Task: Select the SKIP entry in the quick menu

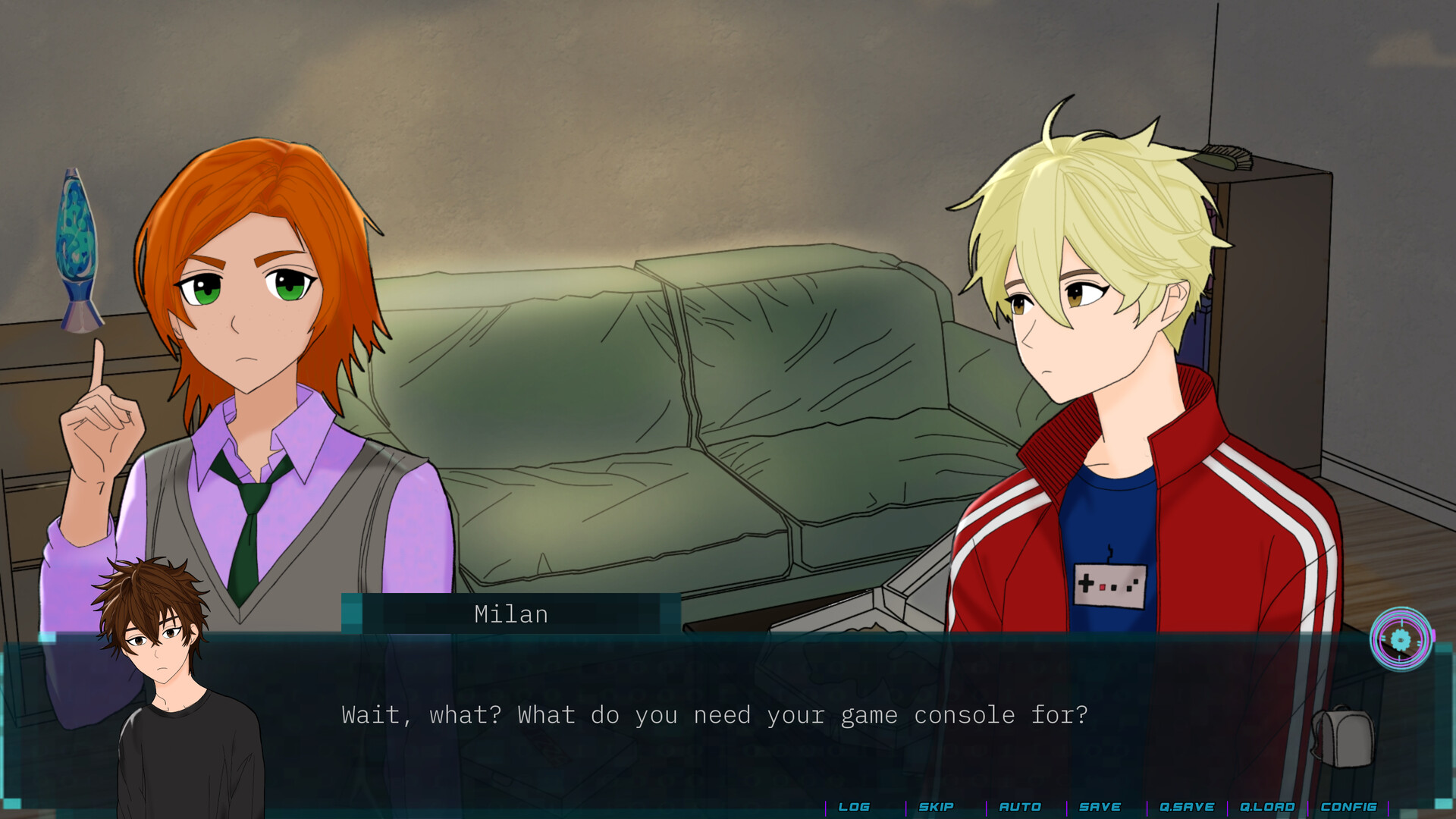Action: pyautogui.click(x=937, y=807)
